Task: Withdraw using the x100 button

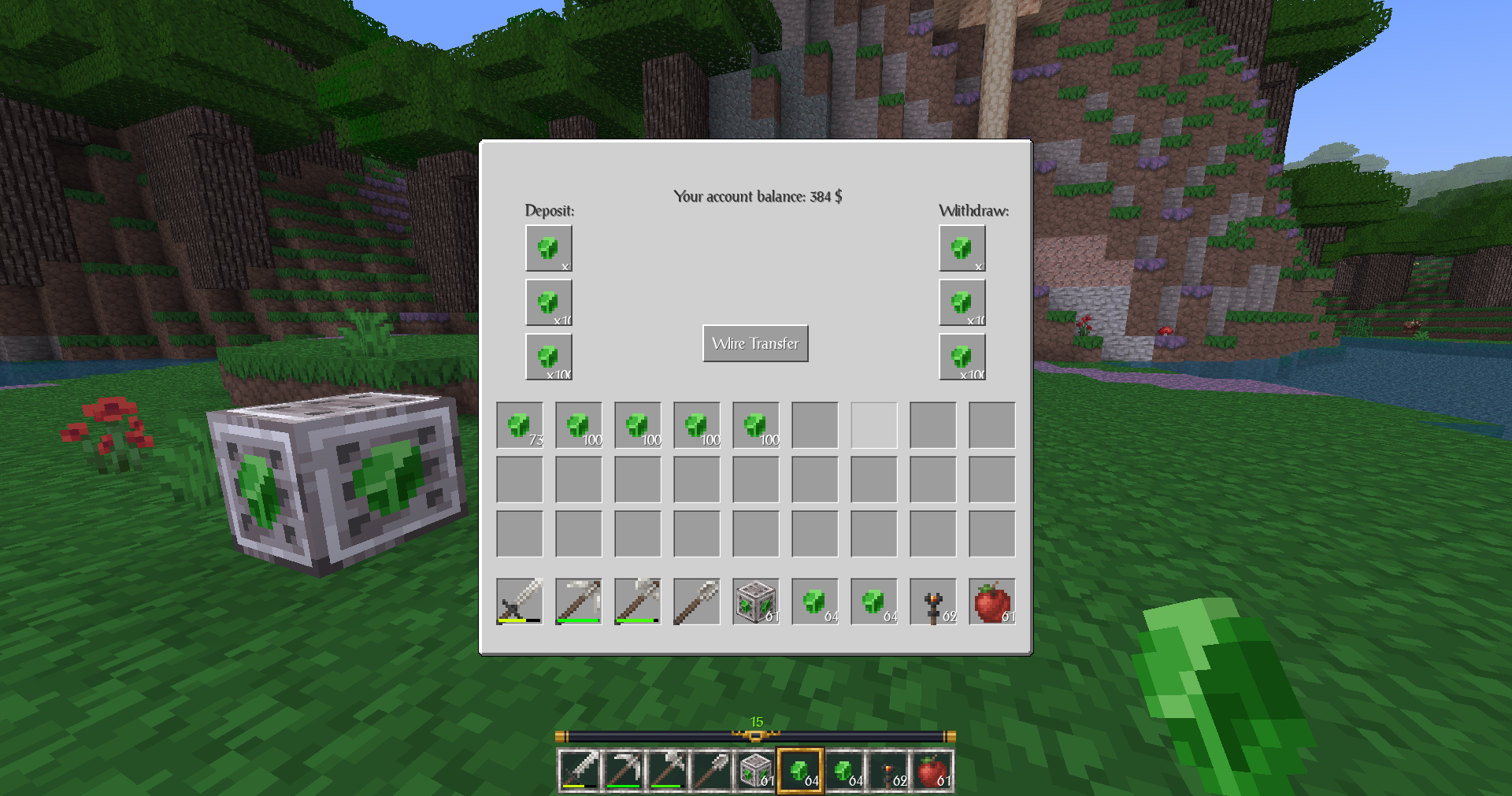Action: 962,357
